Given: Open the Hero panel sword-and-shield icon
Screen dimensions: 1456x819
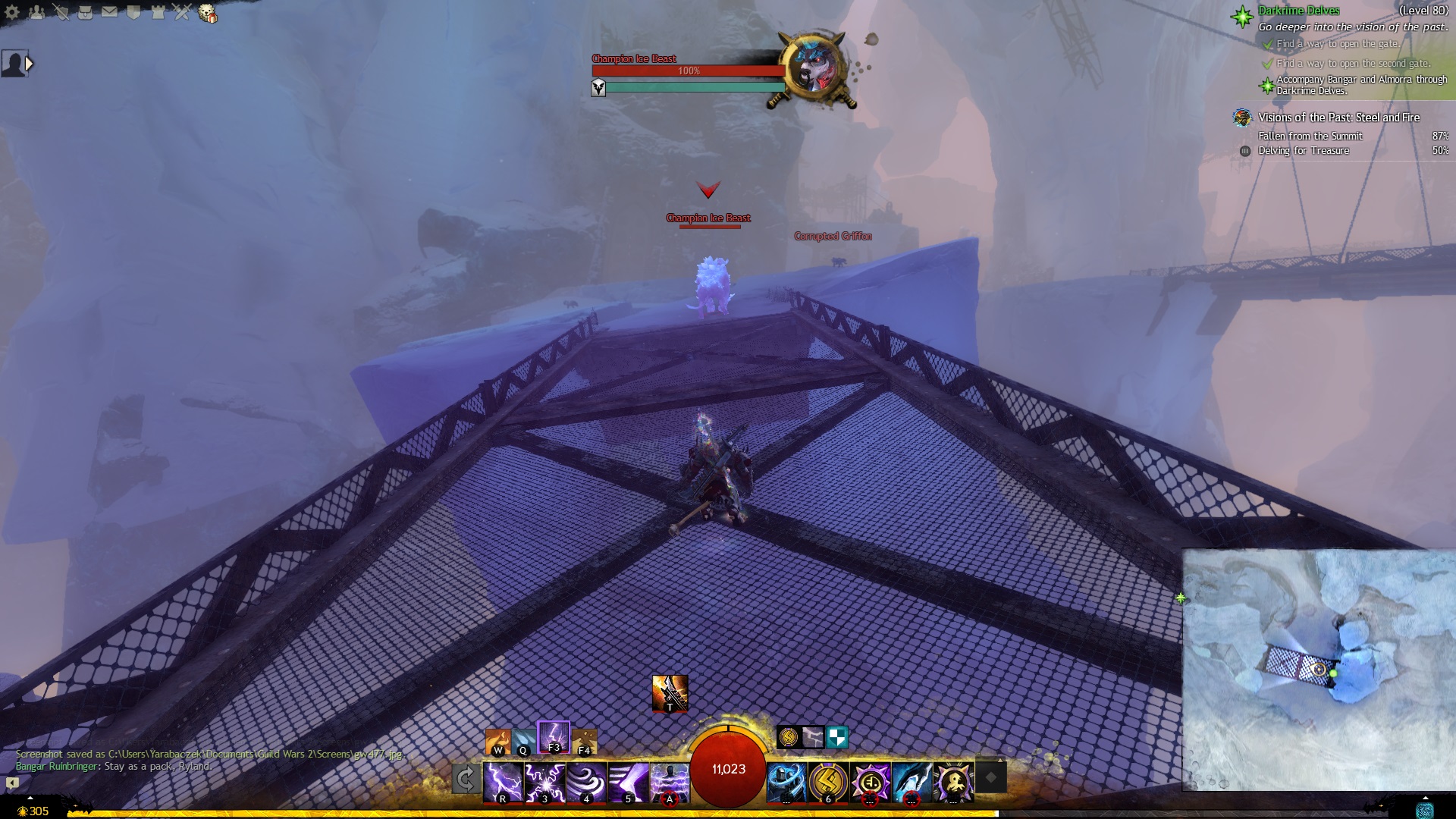Looking at the screenshot, I should pyautogui.click(x=61, y=12).
